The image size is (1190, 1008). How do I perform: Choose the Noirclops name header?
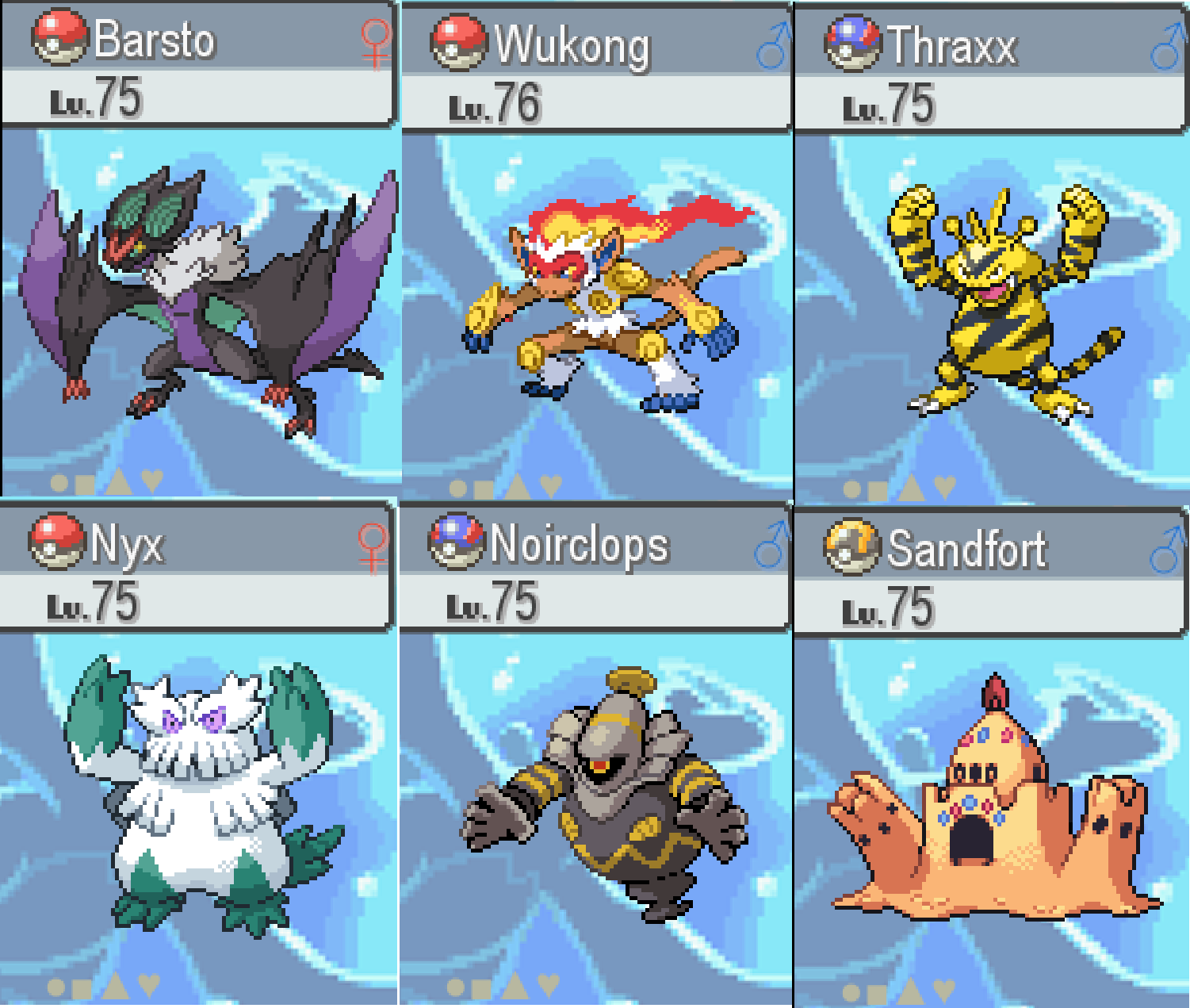[x=580, y=546]
